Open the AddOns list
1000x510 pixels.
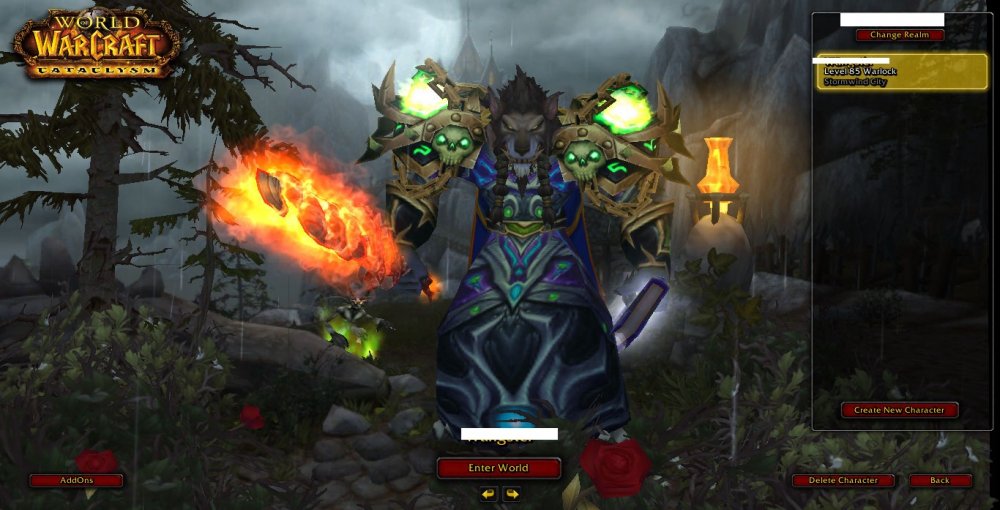[x=76, y=480]
